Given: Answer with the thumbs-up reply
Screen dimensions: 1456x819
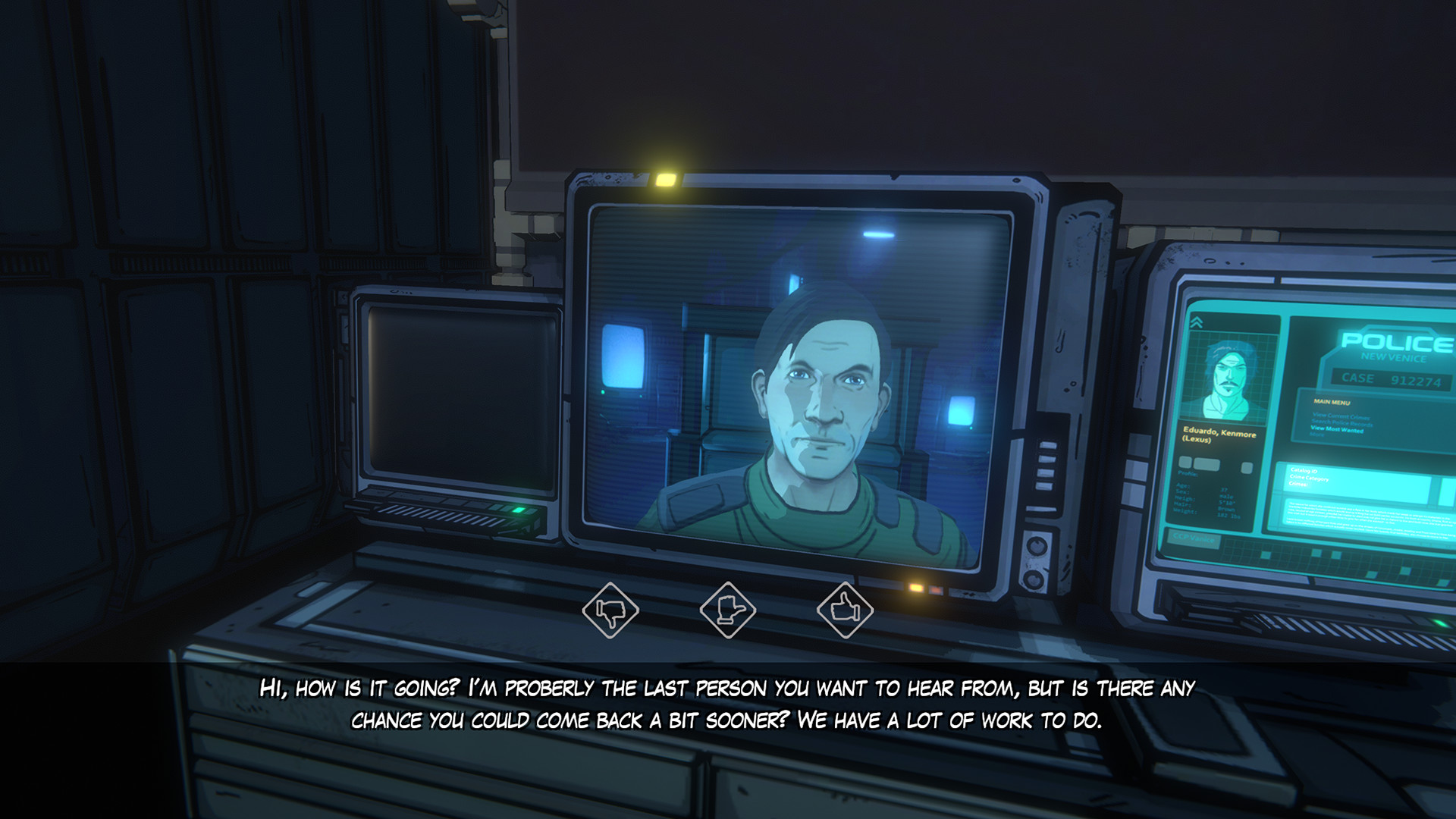Looking at the screenshot, I should pyautogui.click(x=845, y=609).
